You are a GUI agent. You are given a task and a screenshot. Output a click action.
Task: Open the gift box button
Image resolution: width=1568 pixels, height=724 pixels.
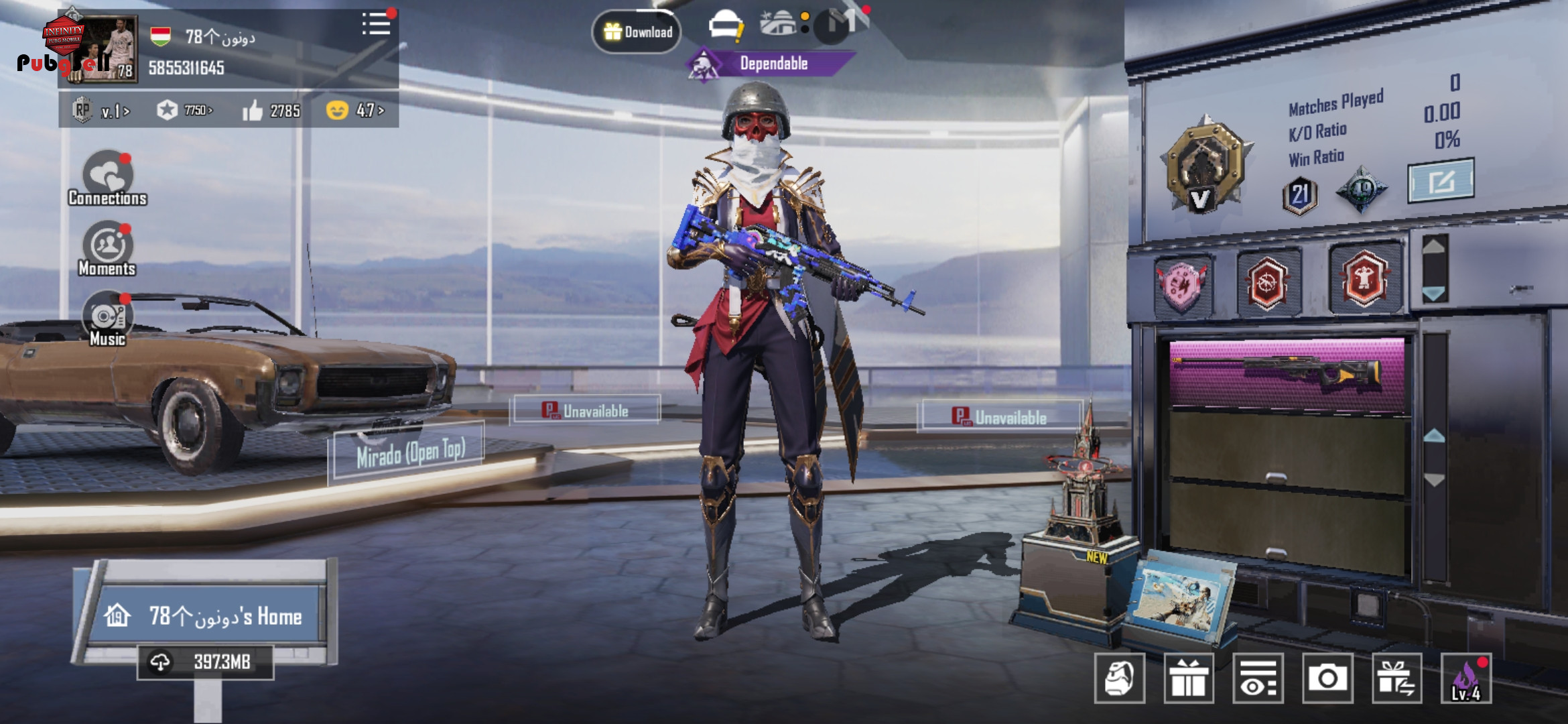[1189, 678]
